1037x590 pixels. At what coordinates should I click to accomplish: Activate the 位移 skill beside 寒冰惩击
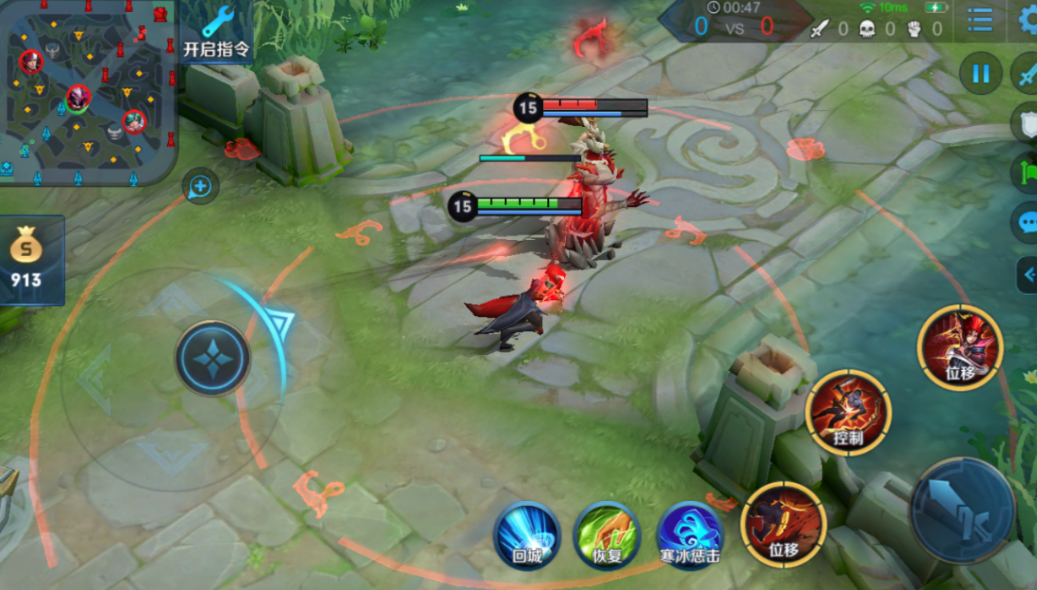(783, 524)
